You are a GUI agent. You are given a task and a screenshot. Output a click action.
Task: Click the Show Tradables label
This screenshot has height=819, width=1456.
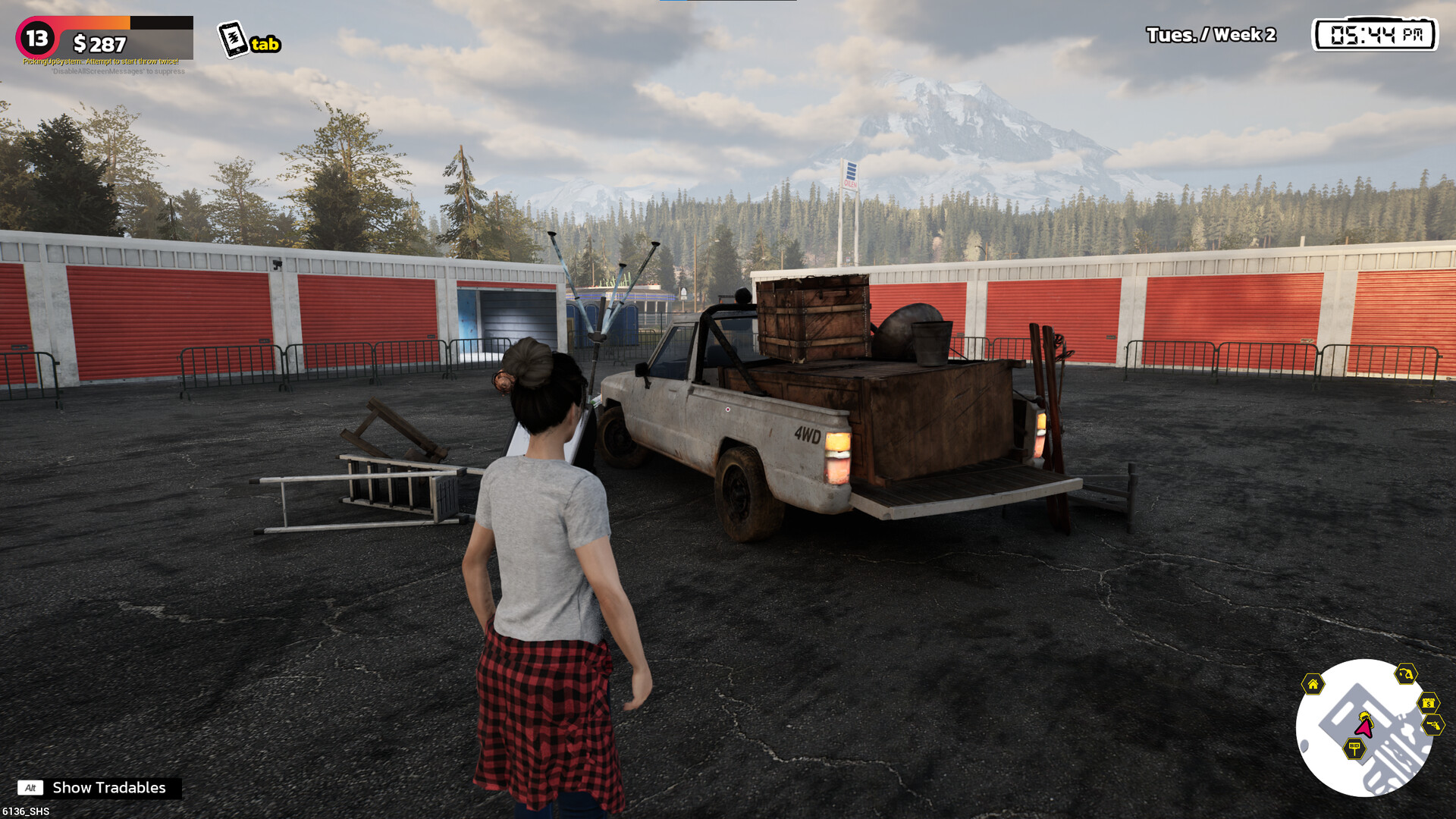click(108, 788)
